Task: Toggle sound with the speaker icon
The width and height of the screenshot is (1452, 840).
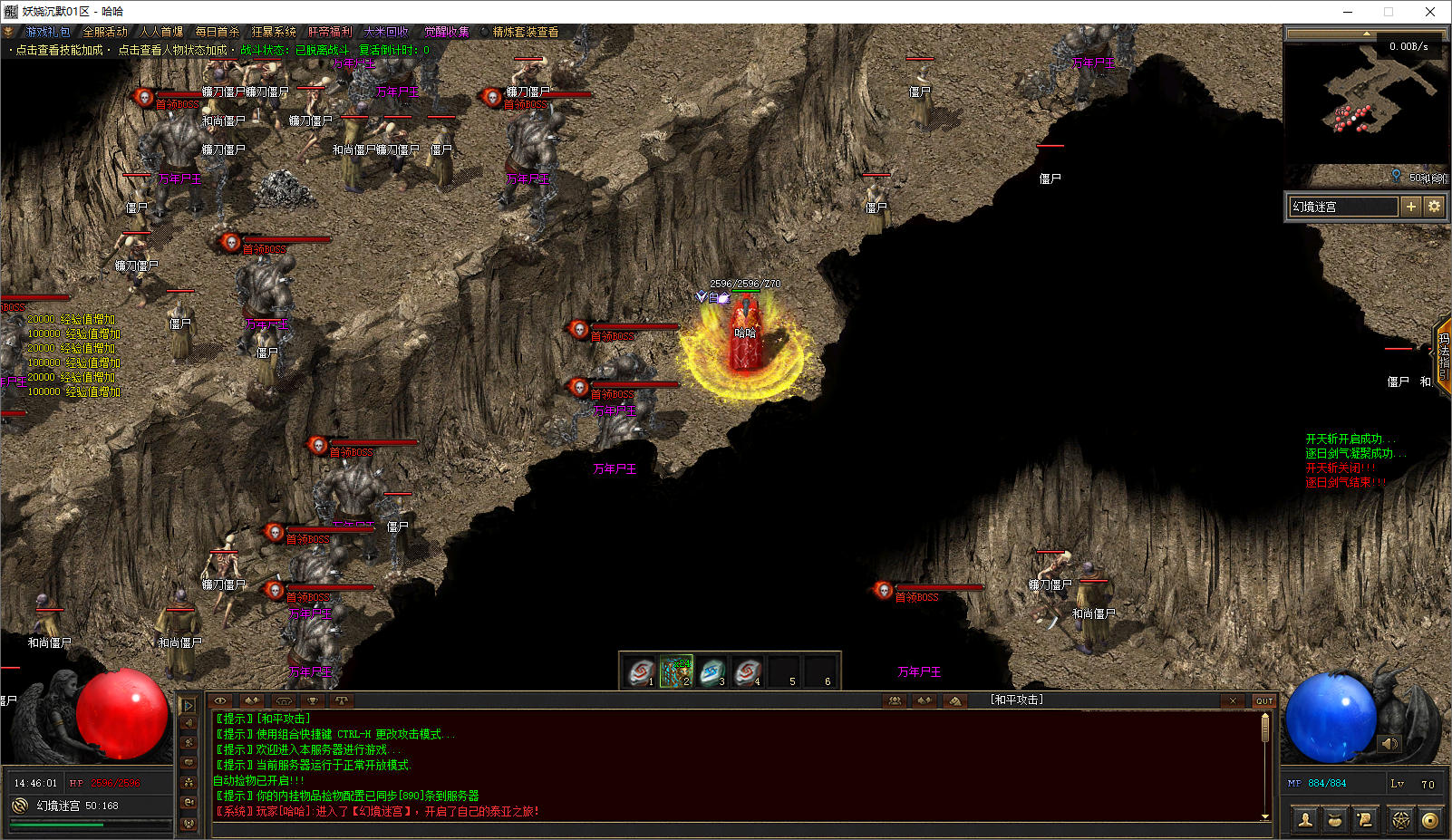Action: [x=1389, y=744]
